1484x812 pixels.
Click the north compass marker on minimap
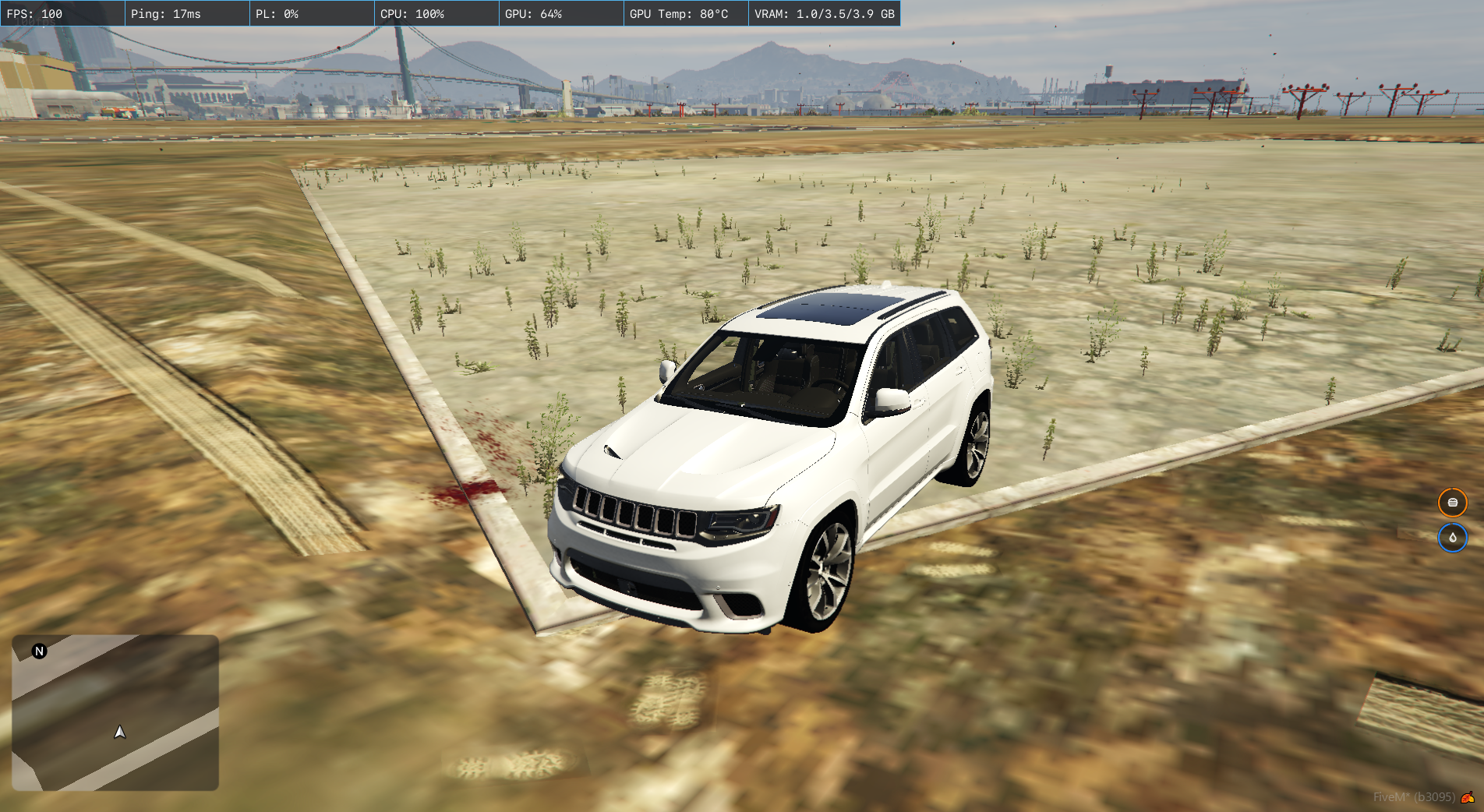coord(40,651)
